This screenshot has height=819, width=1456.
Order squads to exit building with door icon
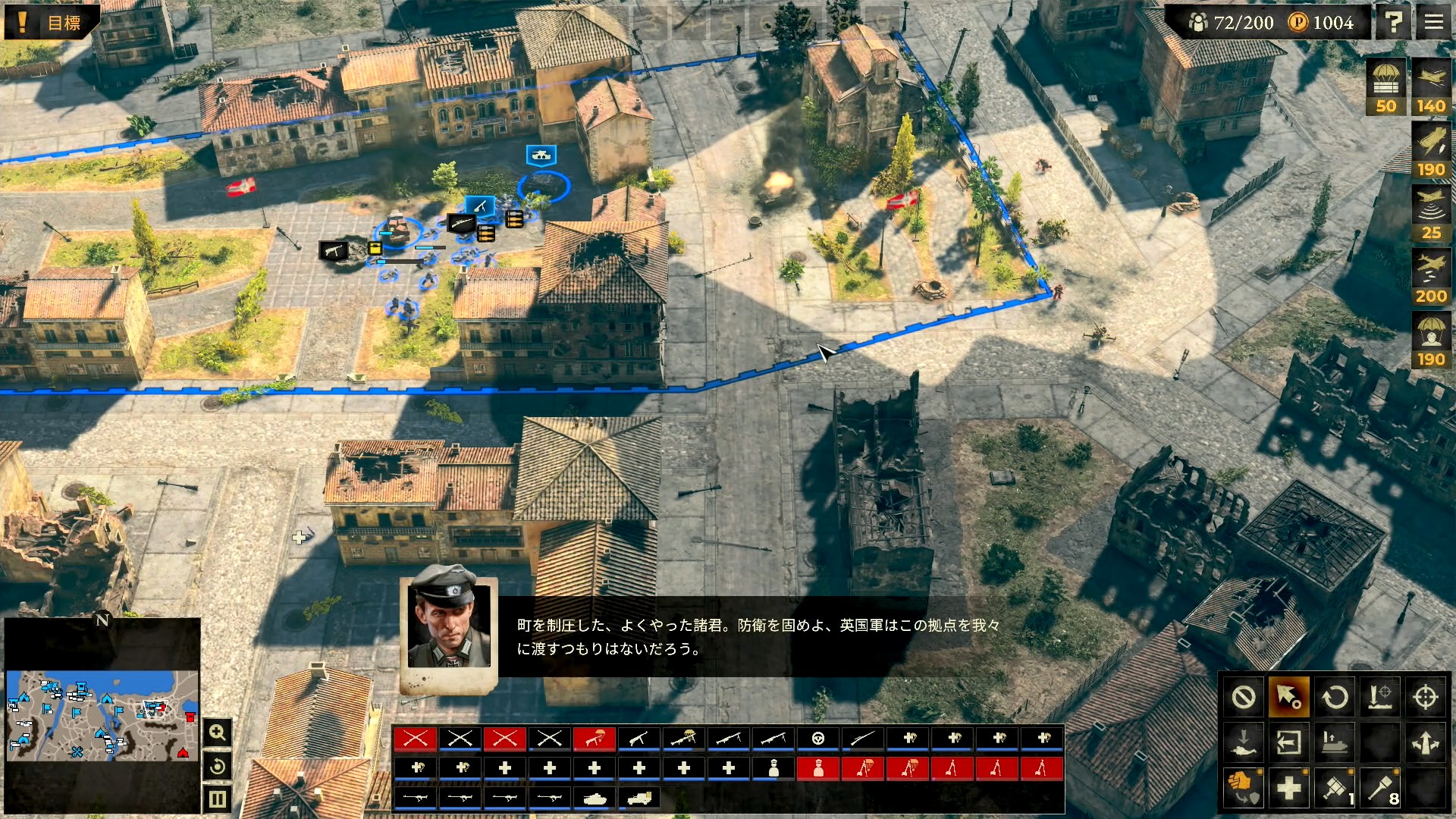[1289, 742]
